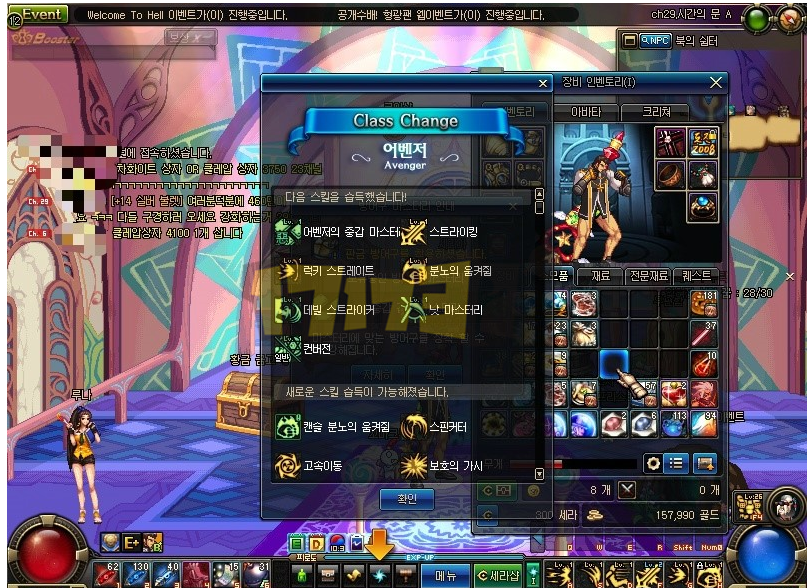The height and width of the screenshot is (588, 810).
Task: Open the 퀘스트 inventory tab
Action: pyautogui.click(x=696, y=275)
